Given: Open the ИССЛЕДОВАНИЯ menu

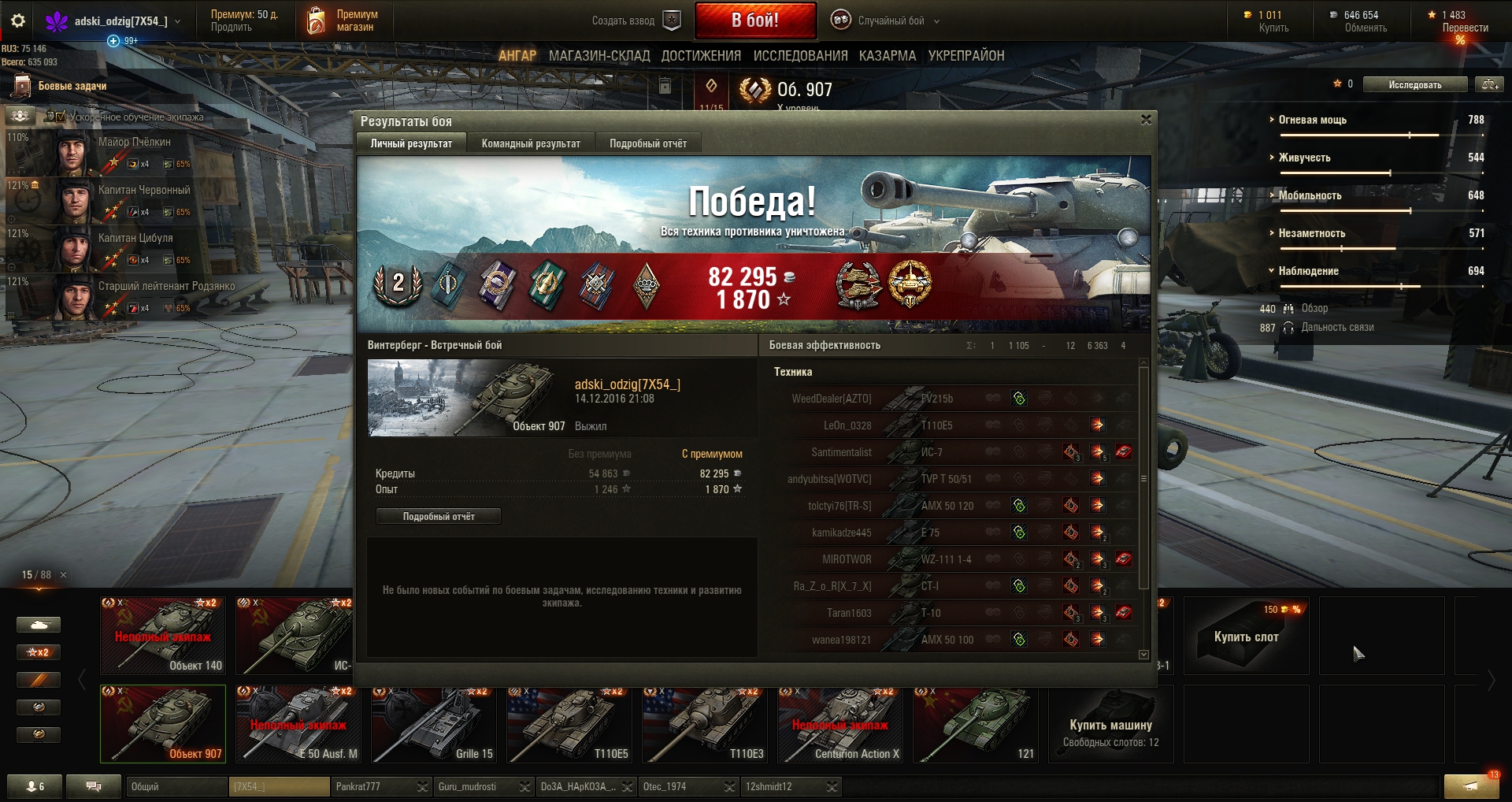Looking at the screenshot, I should 800,56.
